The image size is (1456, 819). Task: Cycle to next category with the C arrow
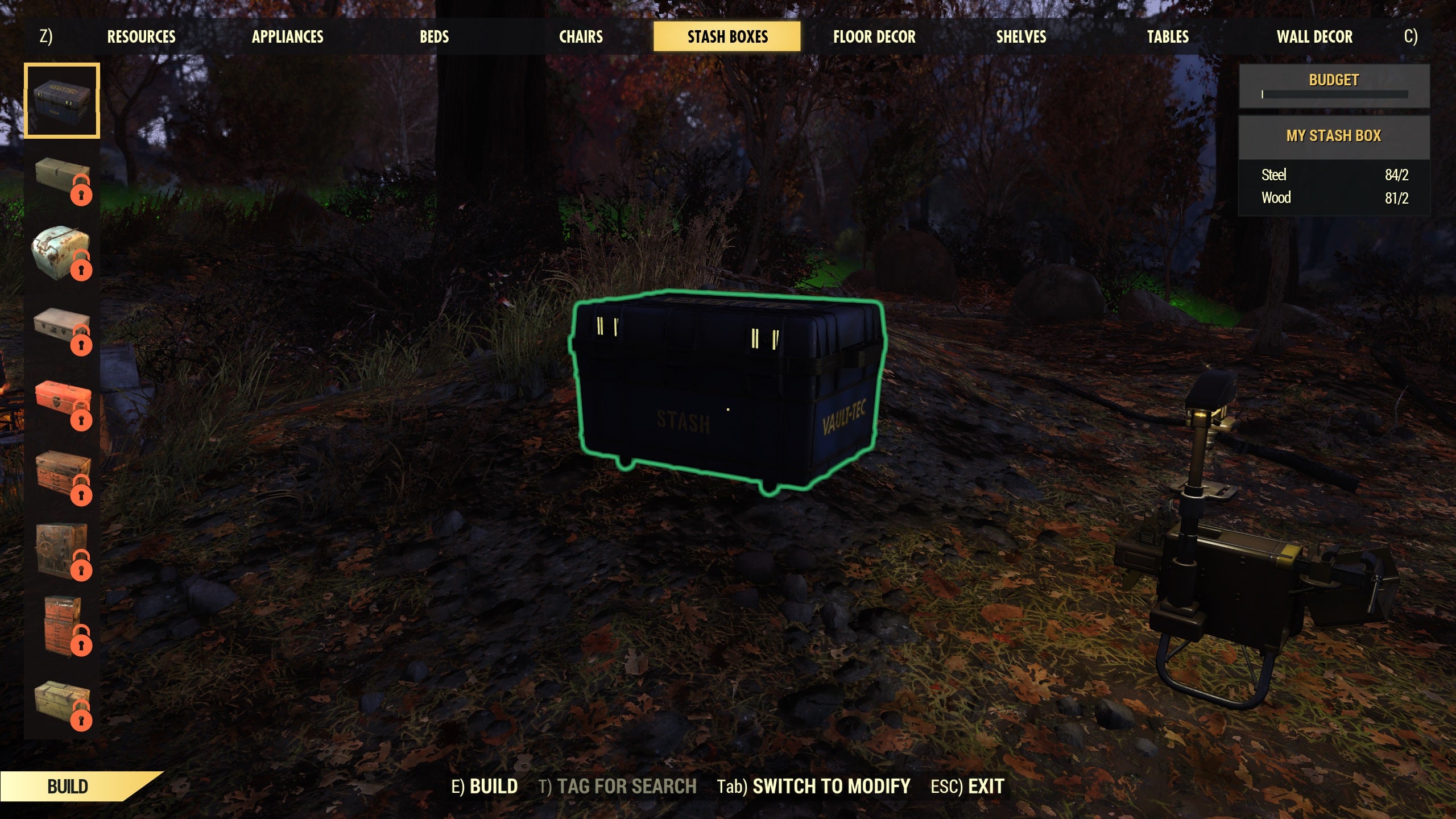point(1410,36)
